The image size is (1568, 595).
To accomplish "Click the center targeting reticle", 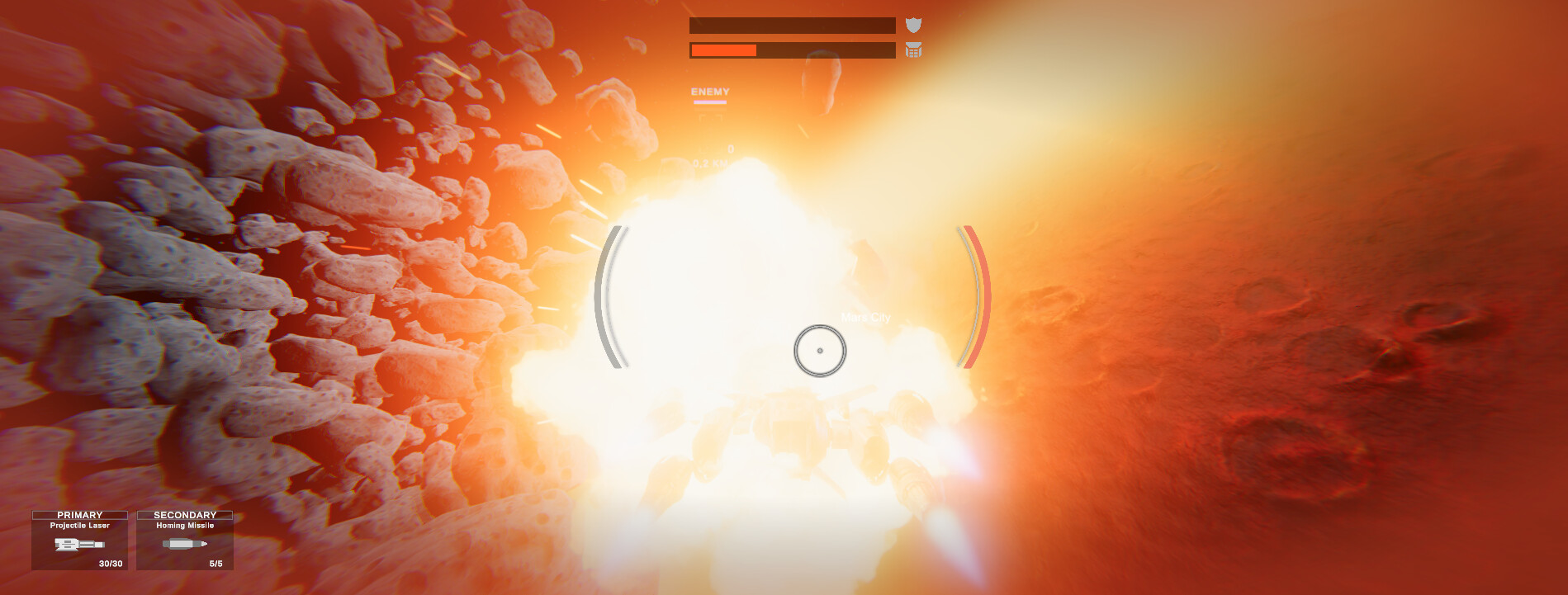I will pyautogui.click(x=820, y=350).
